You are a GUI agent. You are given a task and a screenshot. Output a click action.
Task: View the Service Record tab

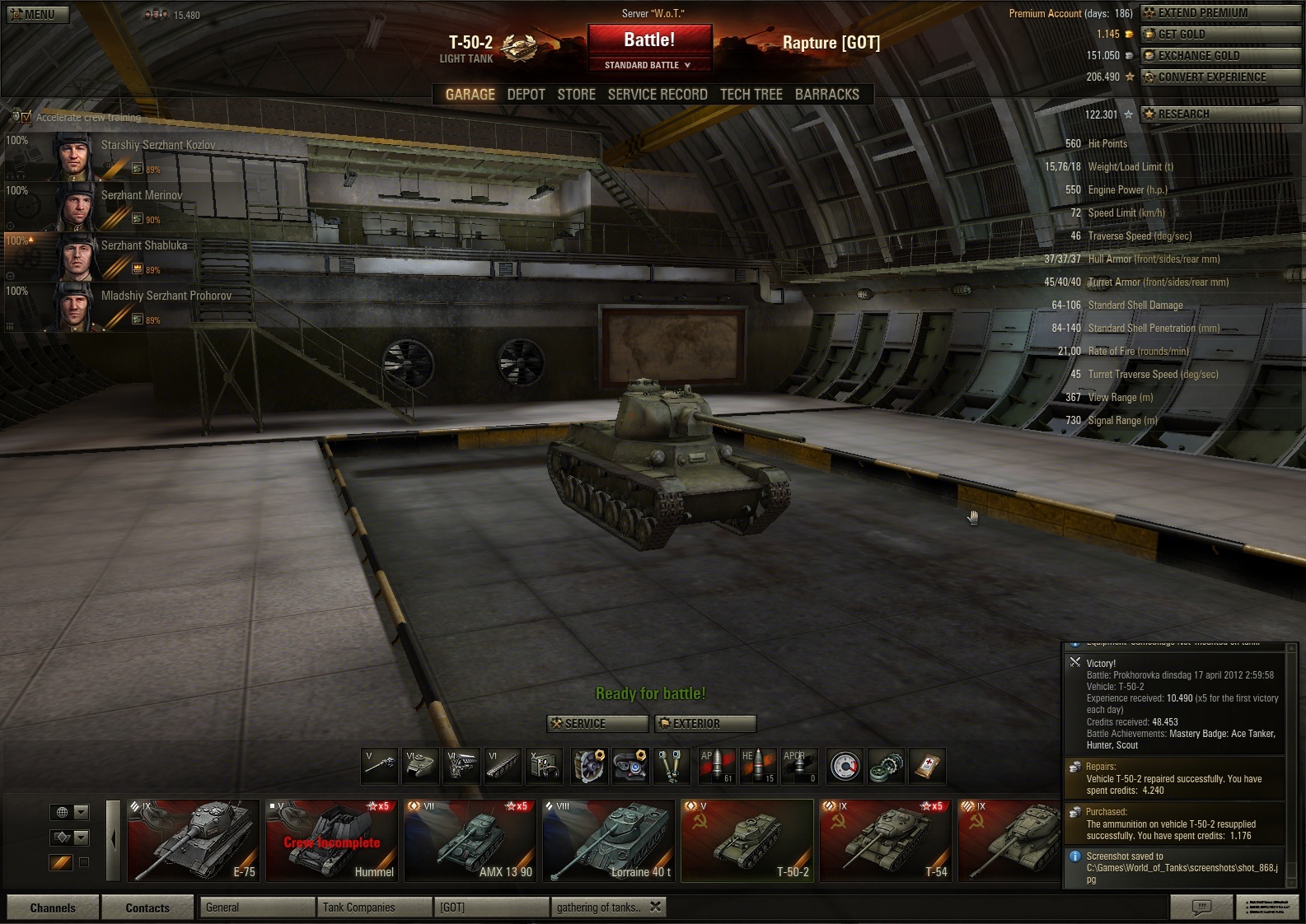[x=658, y=95]
